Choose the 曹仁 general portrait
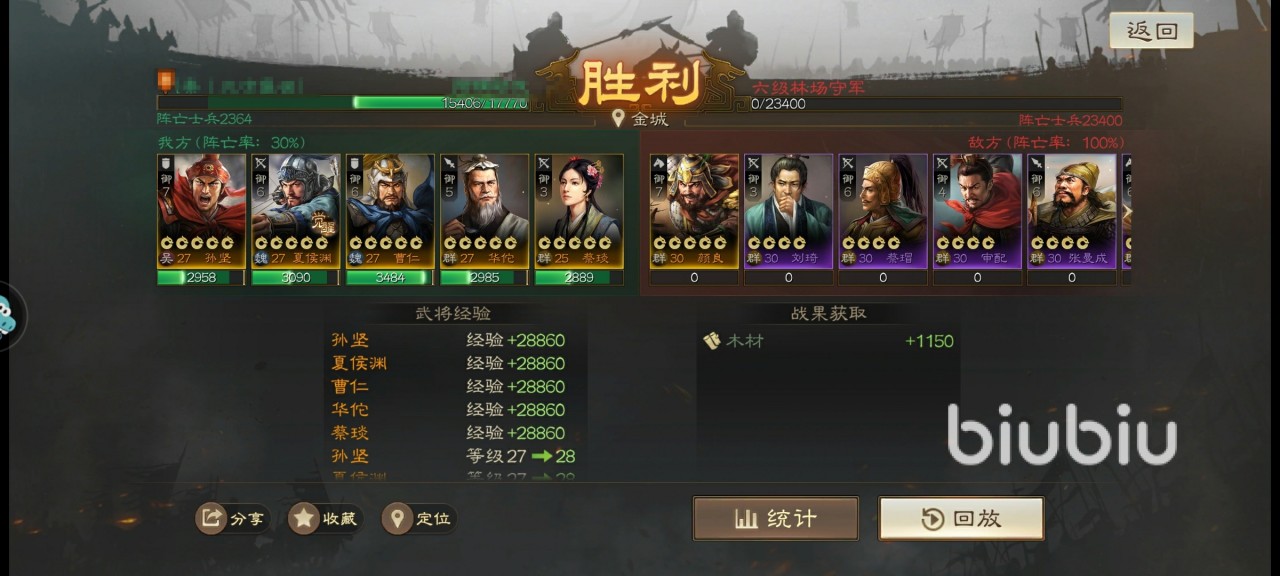The width and height of the screenshot is (1280, 576). (x=390, y=211)
